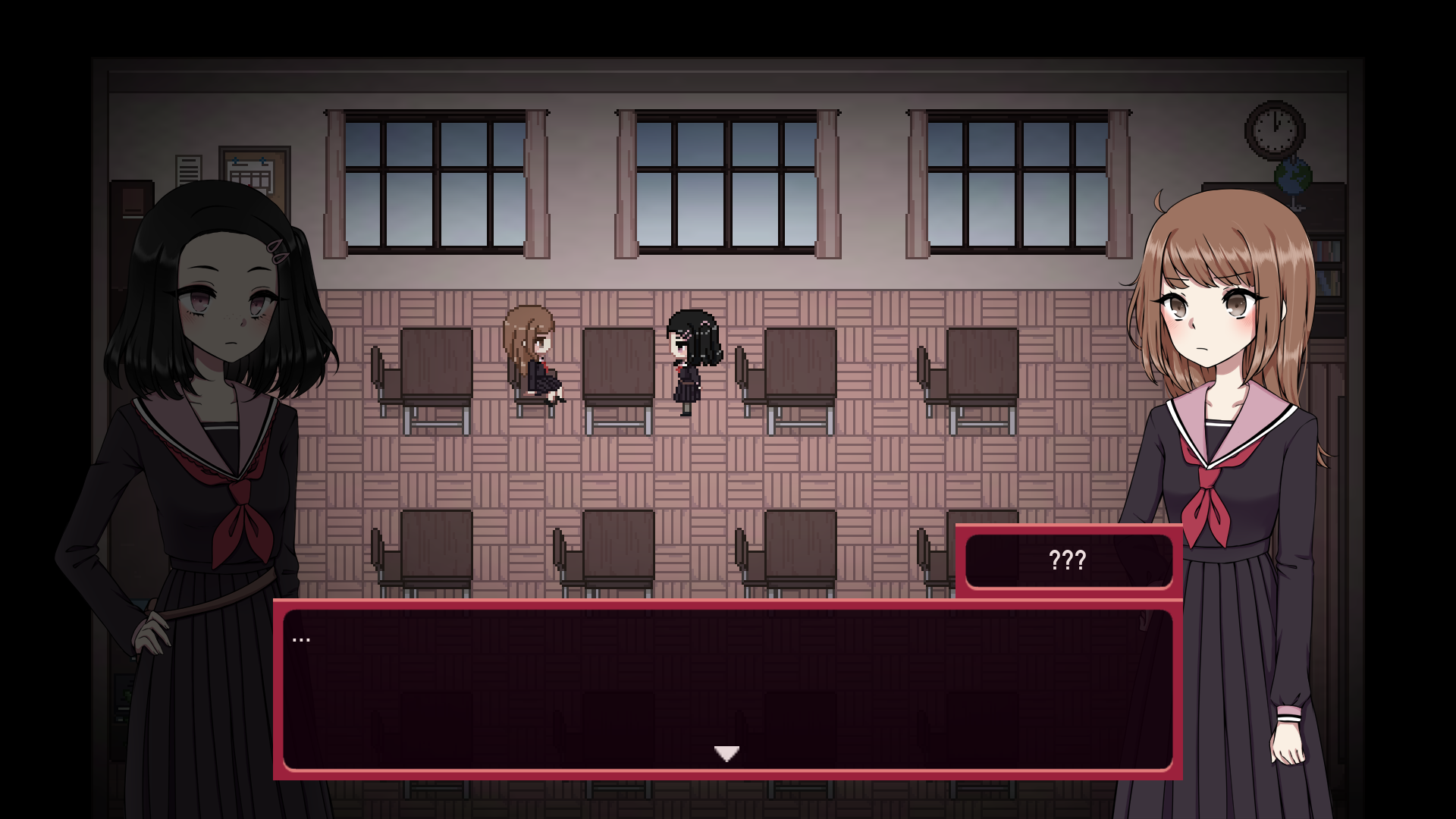This screenshot has width=1456, height=819.
Task: Advance dialogue using the down arrow indicator
Action: [x=726, y=752]
